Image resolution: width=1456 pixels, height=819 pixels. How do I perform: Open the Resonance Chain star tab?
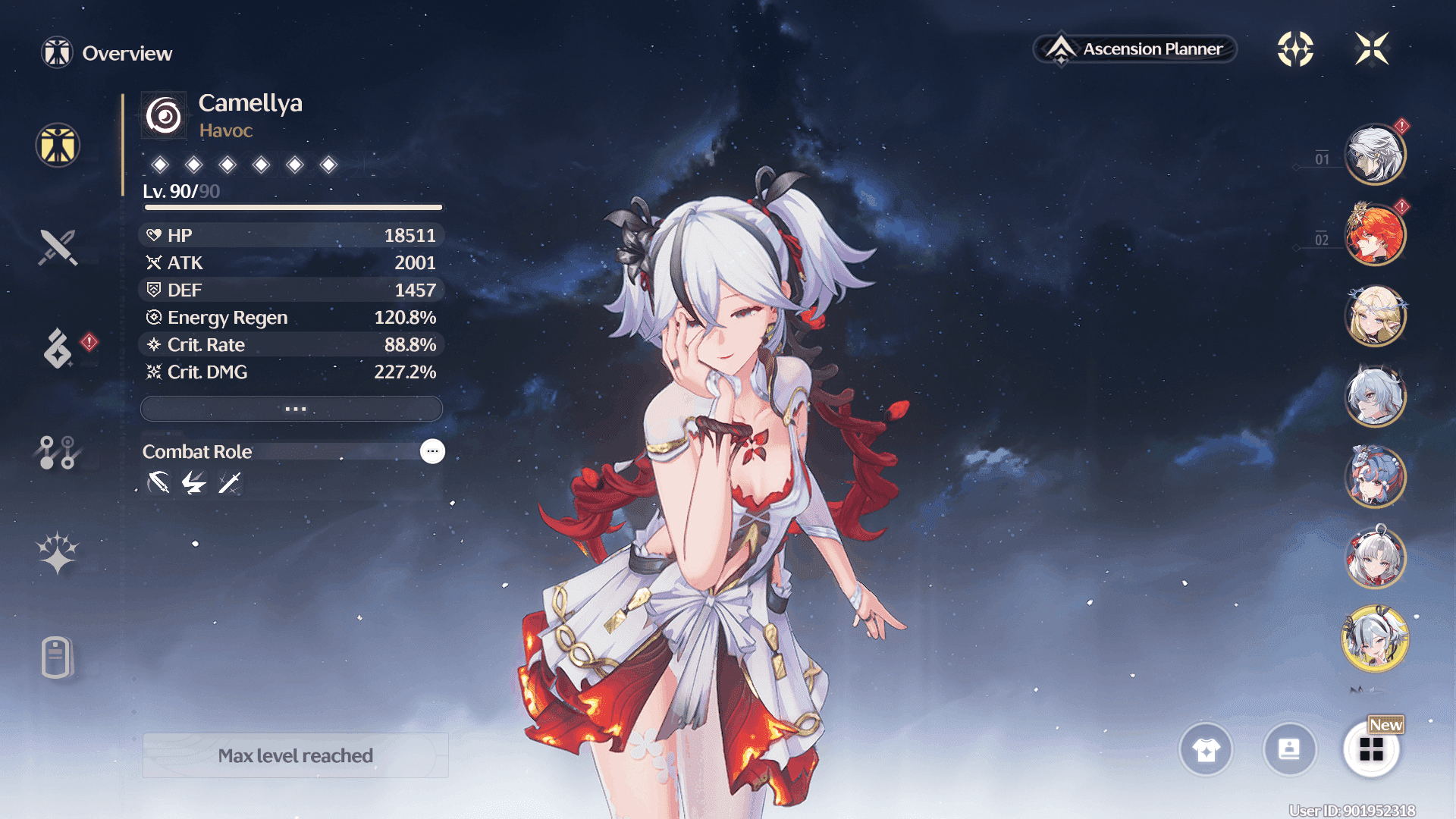58,553
